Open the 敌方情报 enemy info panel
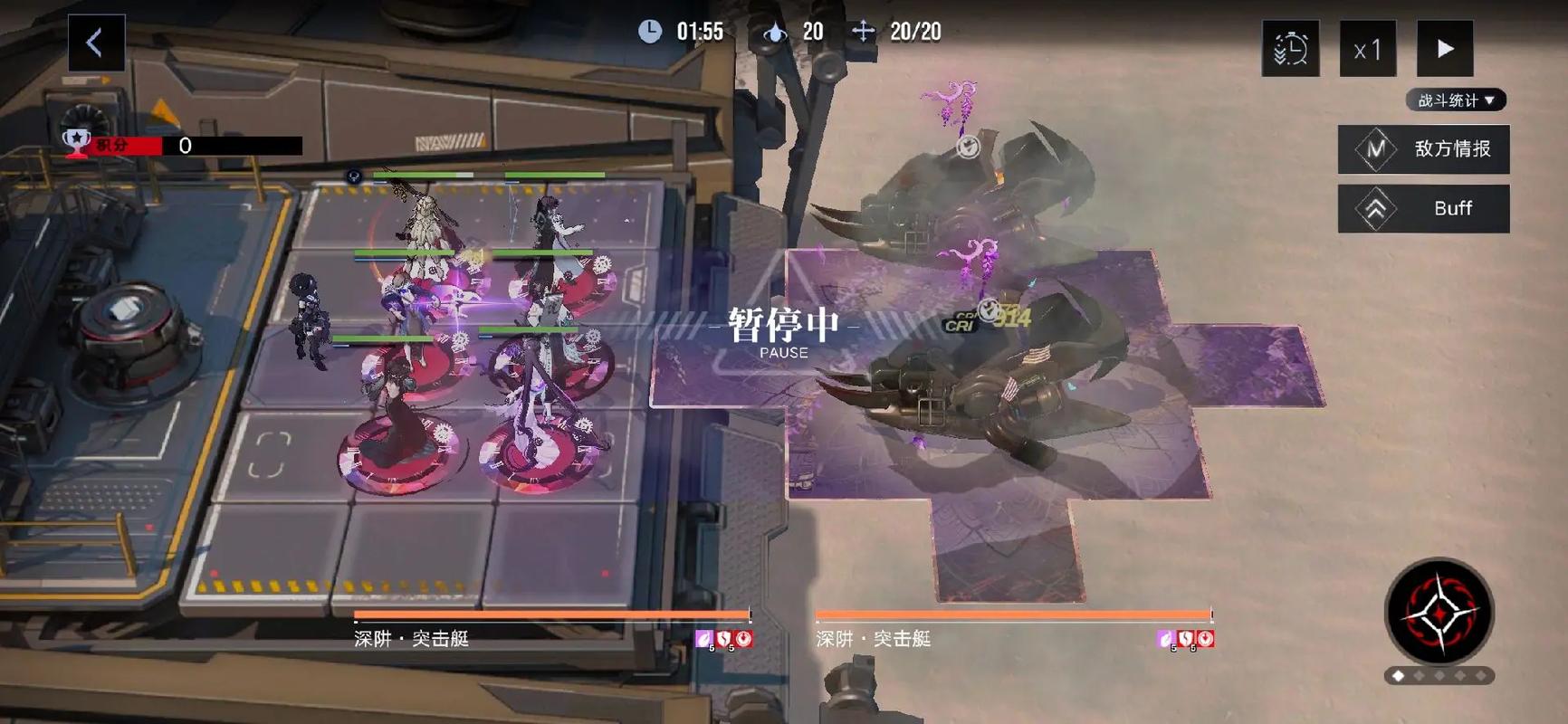Screen dimensions: 1568x724 coord(1423,148)
